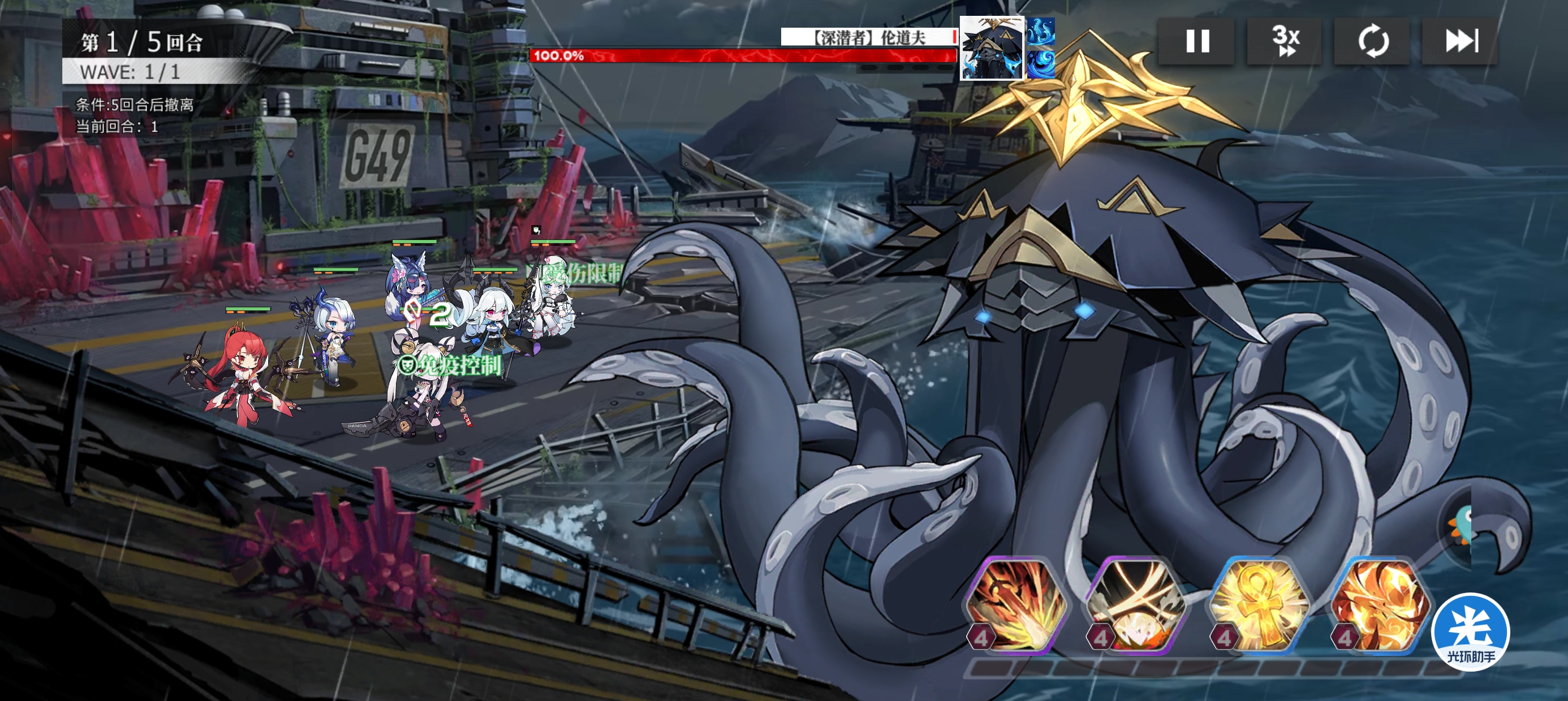Toggle the 3x battle speed
This screenshot has width=1568, height=701.
[x=1285, y=41]
